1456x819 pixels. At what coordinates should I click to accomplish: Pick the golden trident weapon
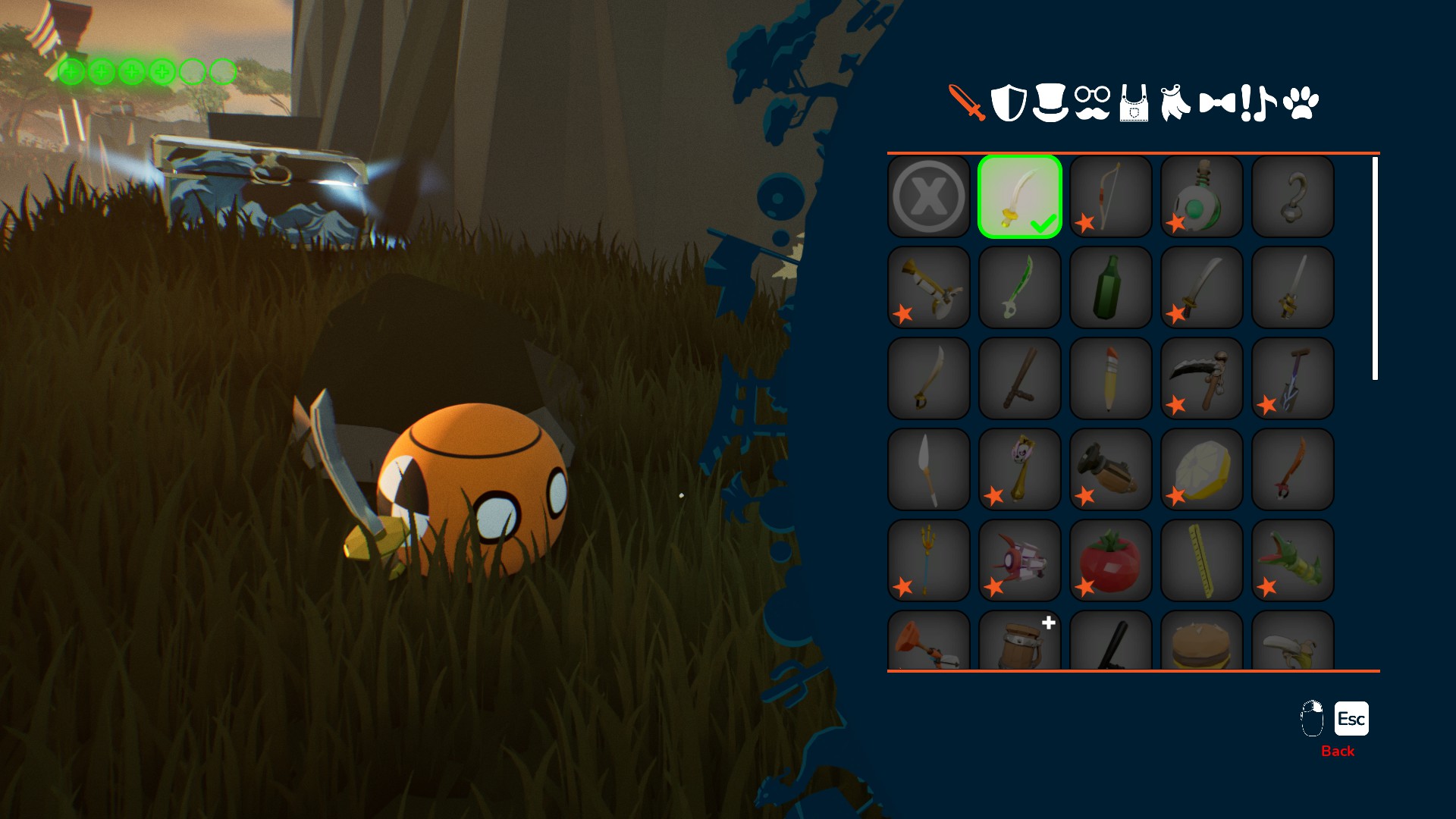click(x=929, y=560)
